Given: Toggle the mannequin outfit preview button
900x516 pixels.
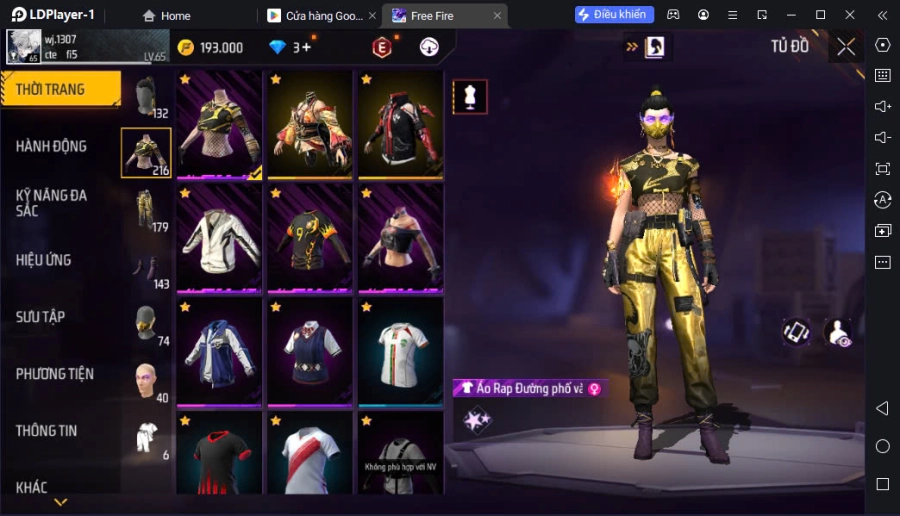Looking at the screenshot, I should point(470,96).
